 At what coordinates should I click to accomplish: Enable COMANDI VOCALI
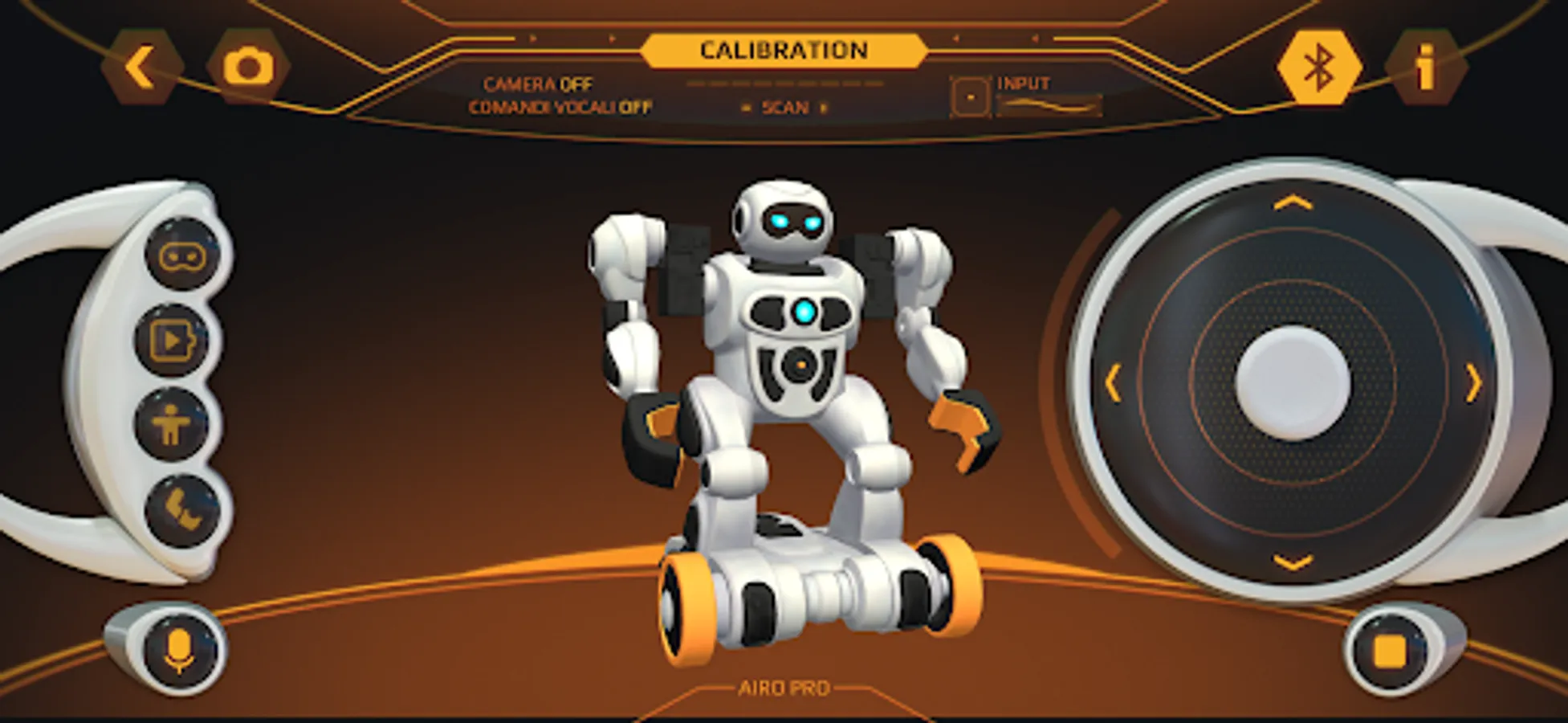click(560, 105)
